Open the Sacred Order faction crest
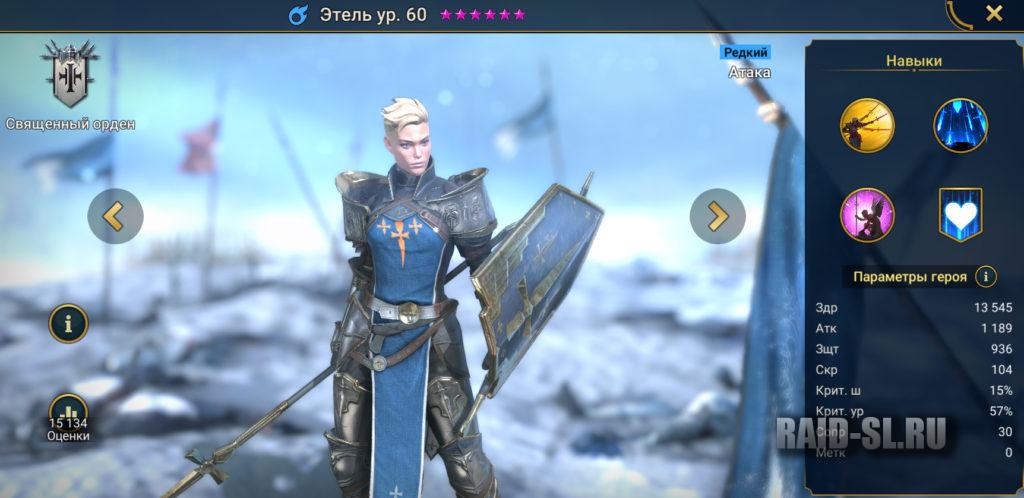This screenshot has height=498, width=1024. pos(70,76)
